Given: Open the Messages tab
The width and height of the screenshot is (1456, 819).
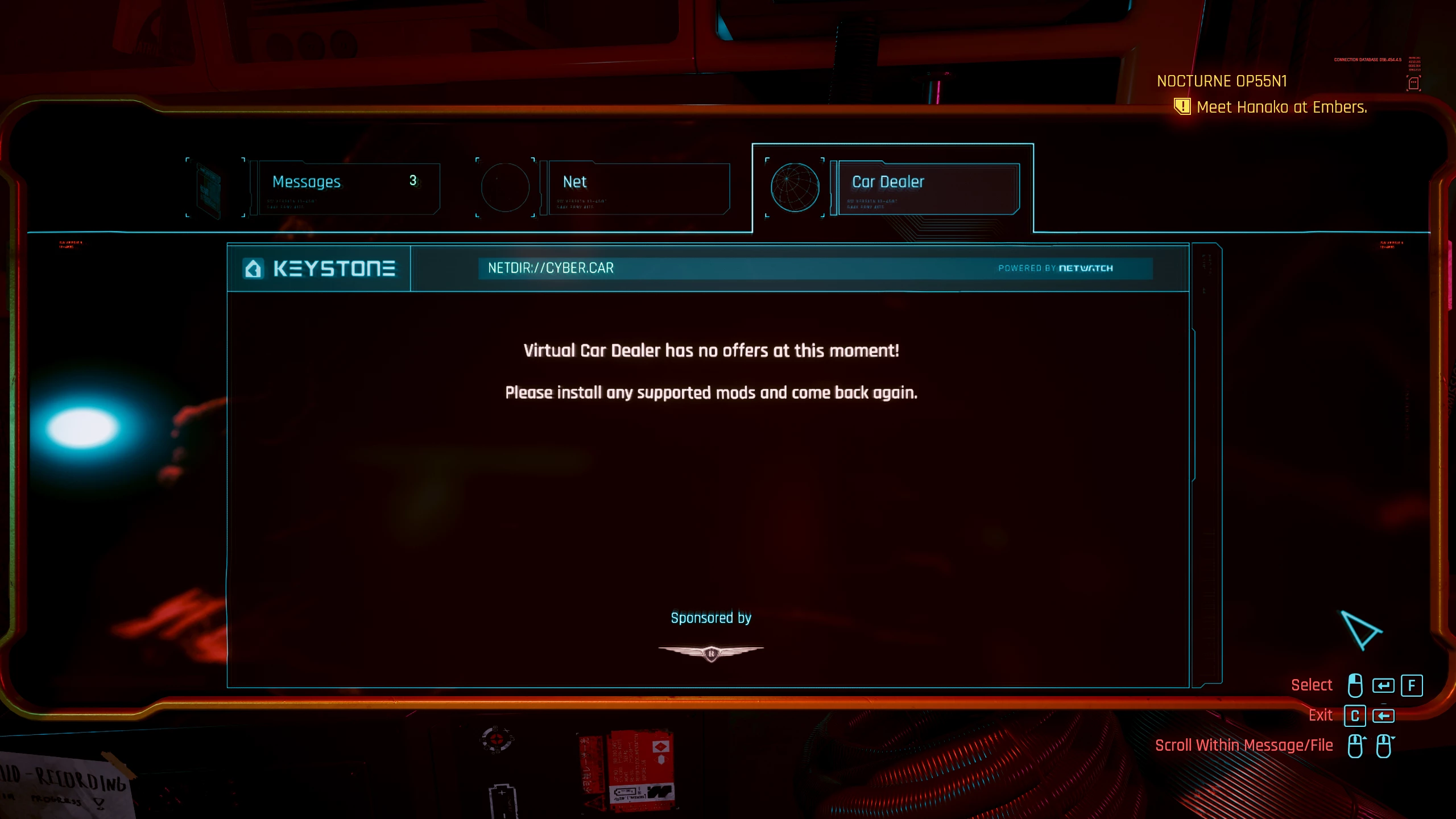Looking at the screenshot, I should [347, 188].
